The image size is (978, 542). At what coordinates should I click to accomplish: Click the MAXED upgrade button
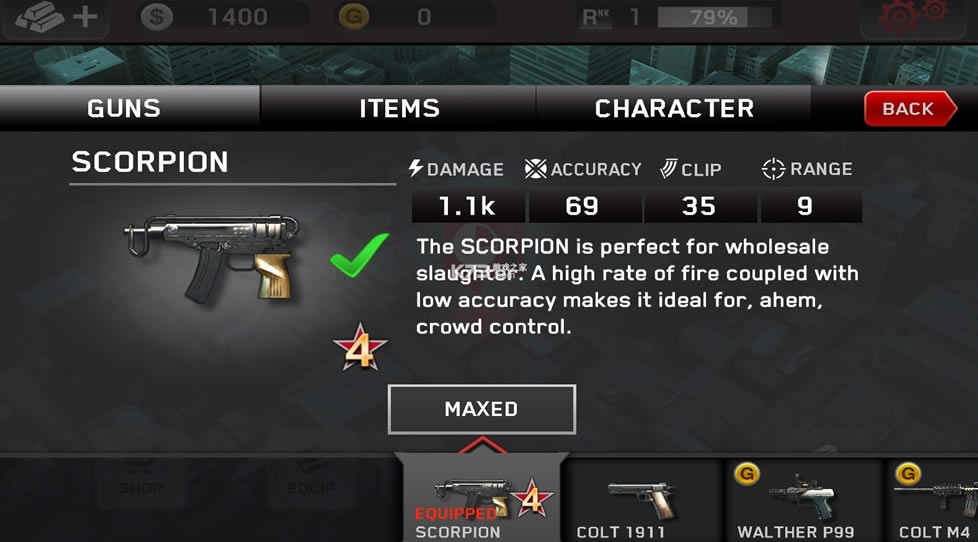click(481, 409)
